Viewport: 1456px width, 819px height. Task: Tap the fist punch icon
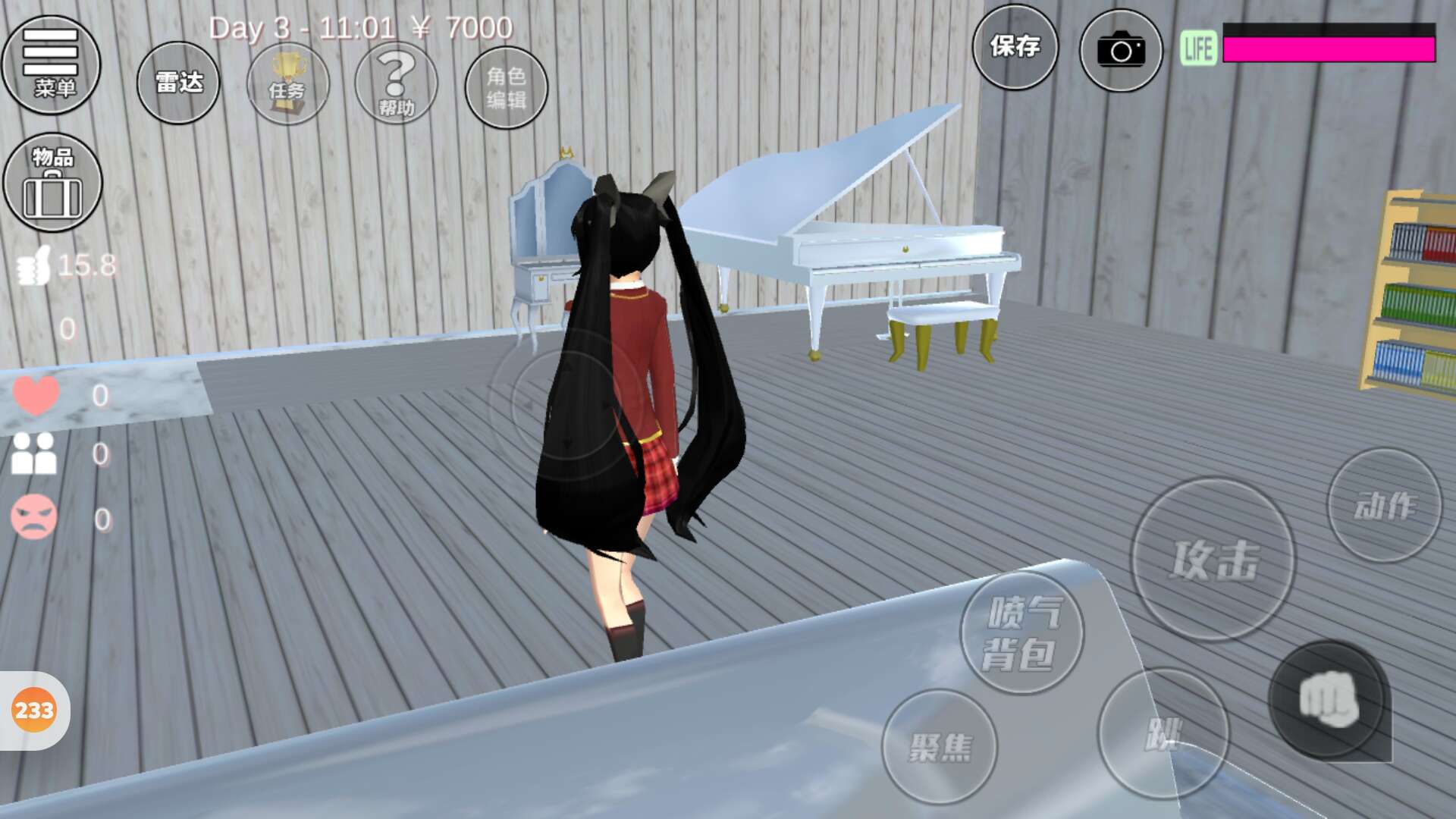pyautogui.click(x=1328, y=699)
